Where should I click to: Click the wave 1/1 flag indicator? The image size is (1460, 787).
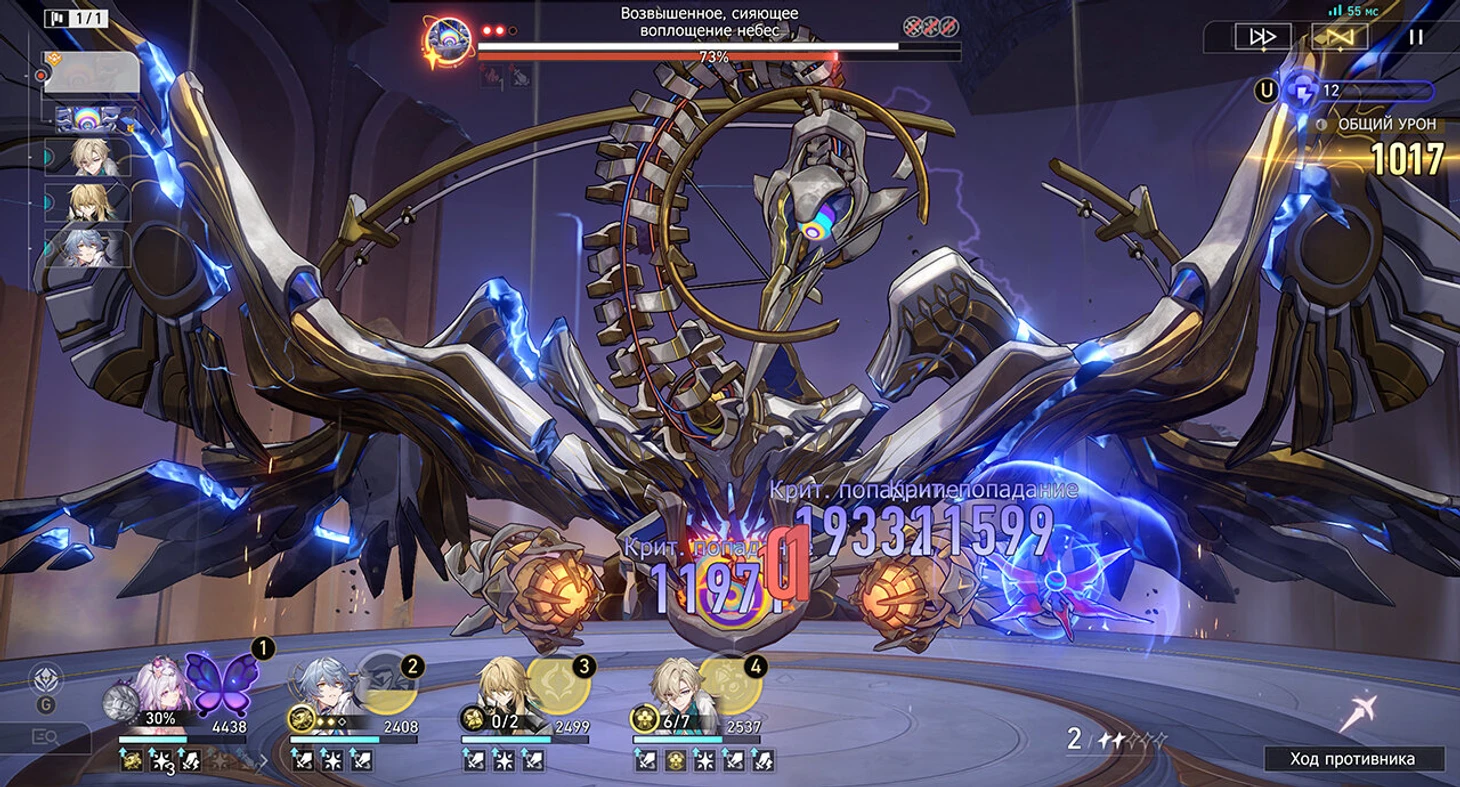[x=76, y=18]
